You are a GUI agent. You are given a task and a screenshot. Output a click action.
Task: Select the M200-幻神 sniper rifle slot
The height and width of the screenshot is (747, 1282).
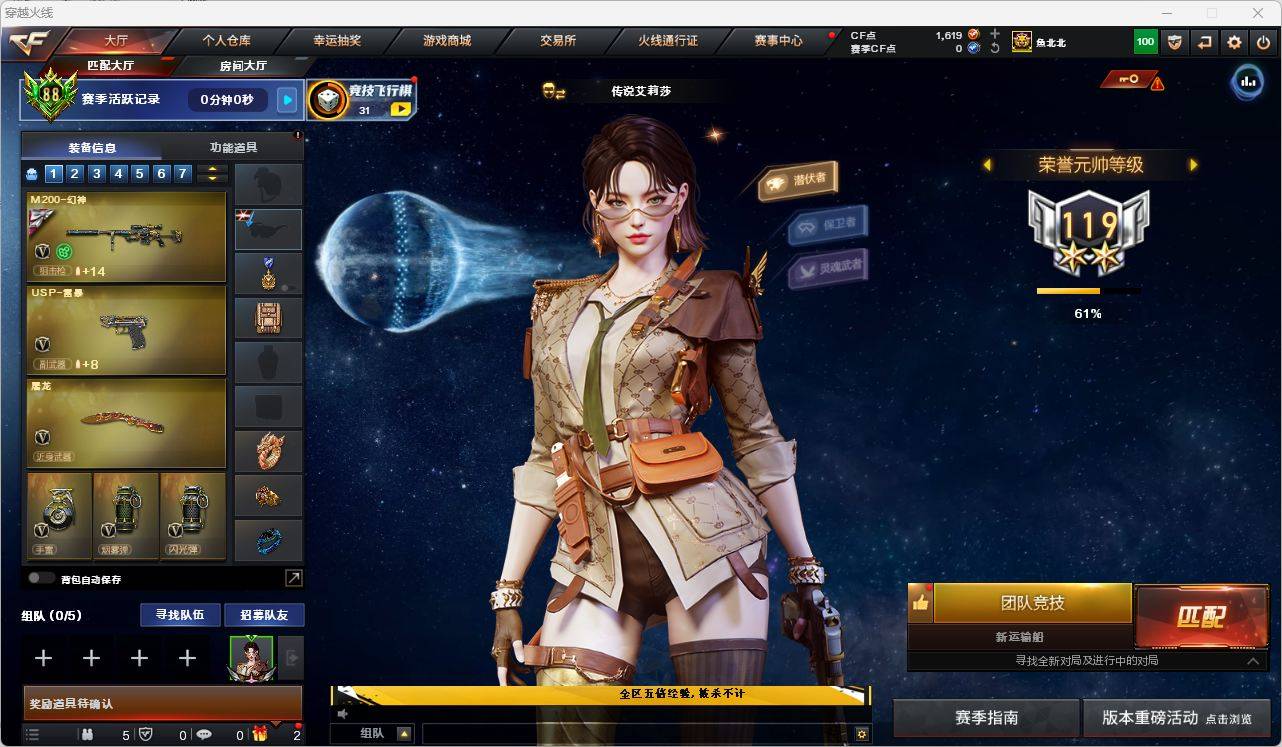[126, 237]
